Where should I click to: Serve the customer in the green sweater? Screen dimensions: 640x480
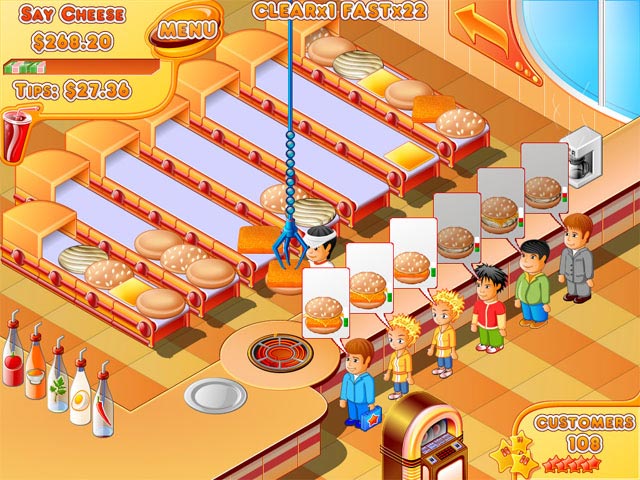point(533,282)
